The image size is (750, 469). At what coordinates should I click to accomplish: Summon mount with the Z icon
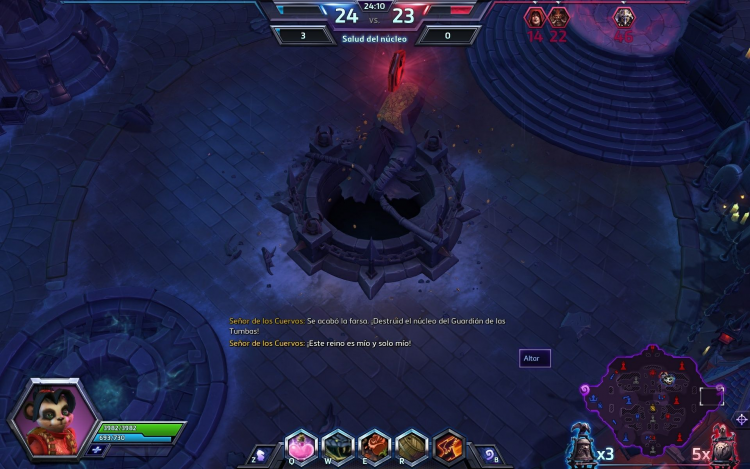(x=260, y=454)
